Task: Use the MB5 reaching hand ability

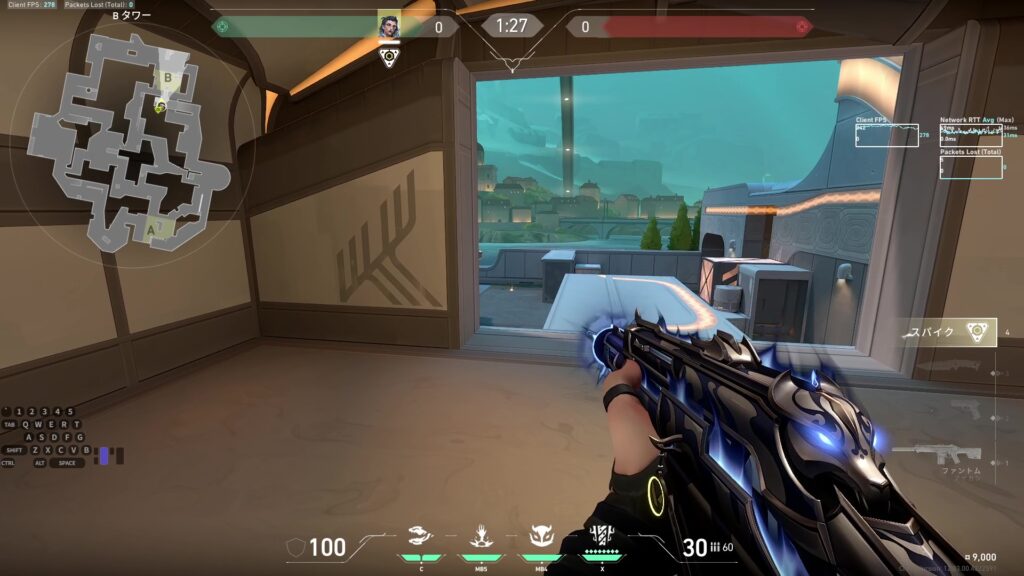Action: point(480,537)
